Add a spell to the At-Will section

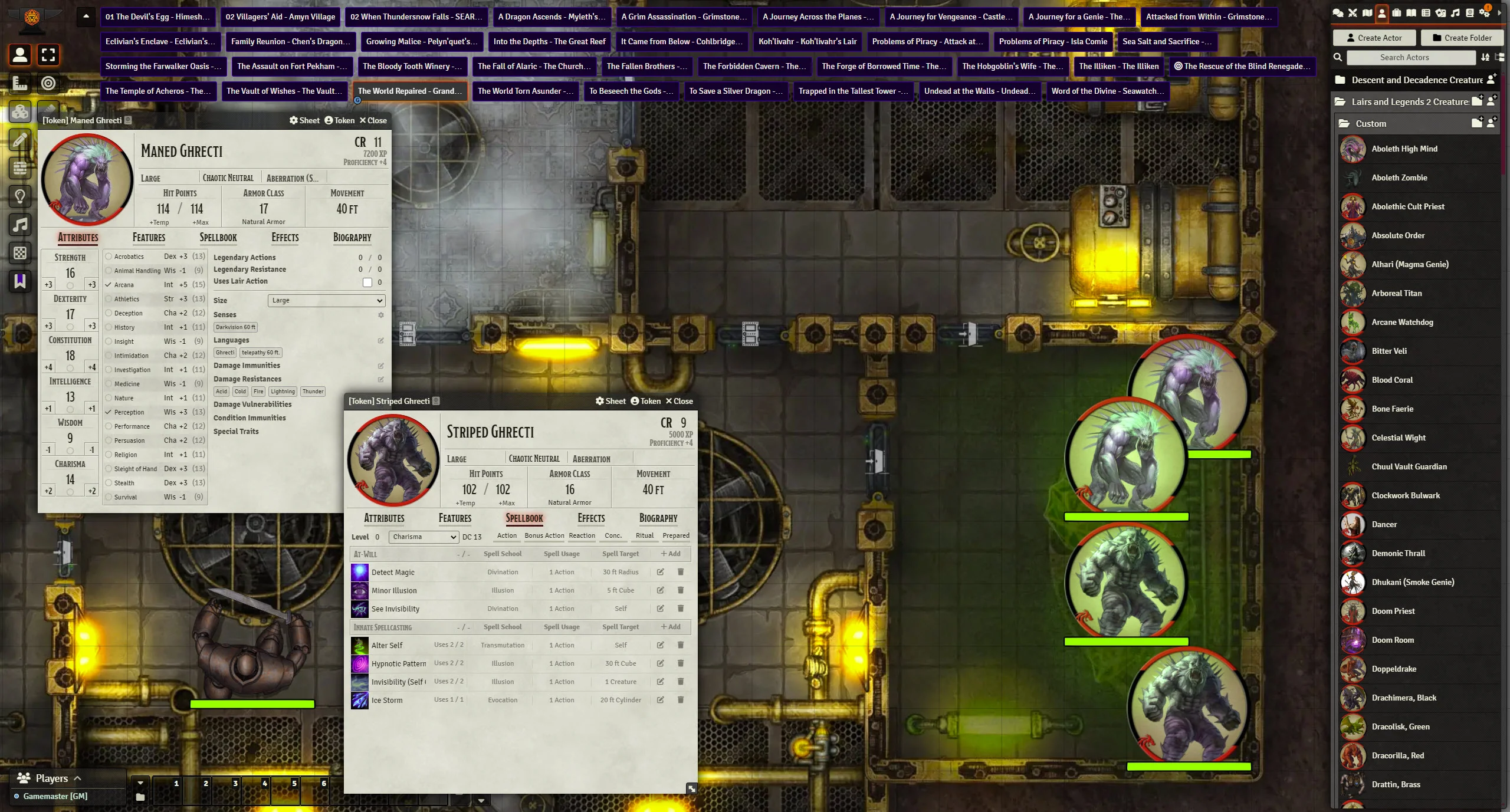(670, 554)
